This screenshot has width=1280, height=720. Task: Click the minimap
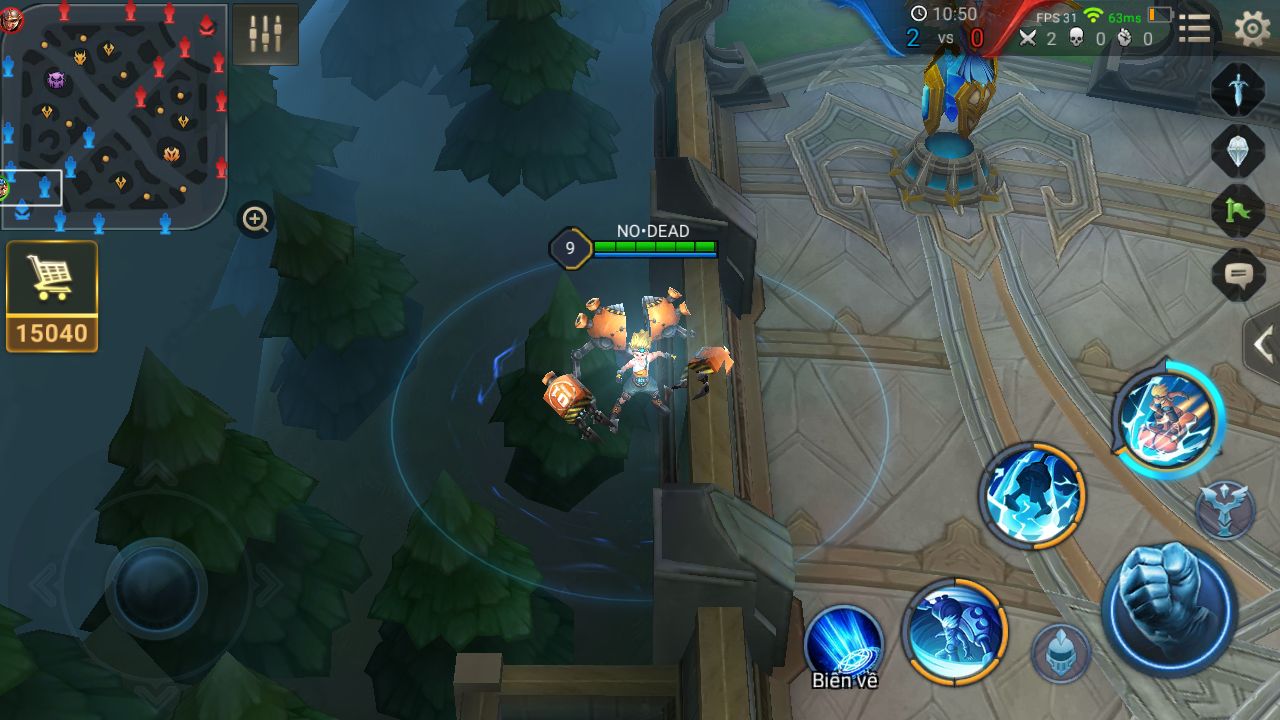(x=114, y=116)
